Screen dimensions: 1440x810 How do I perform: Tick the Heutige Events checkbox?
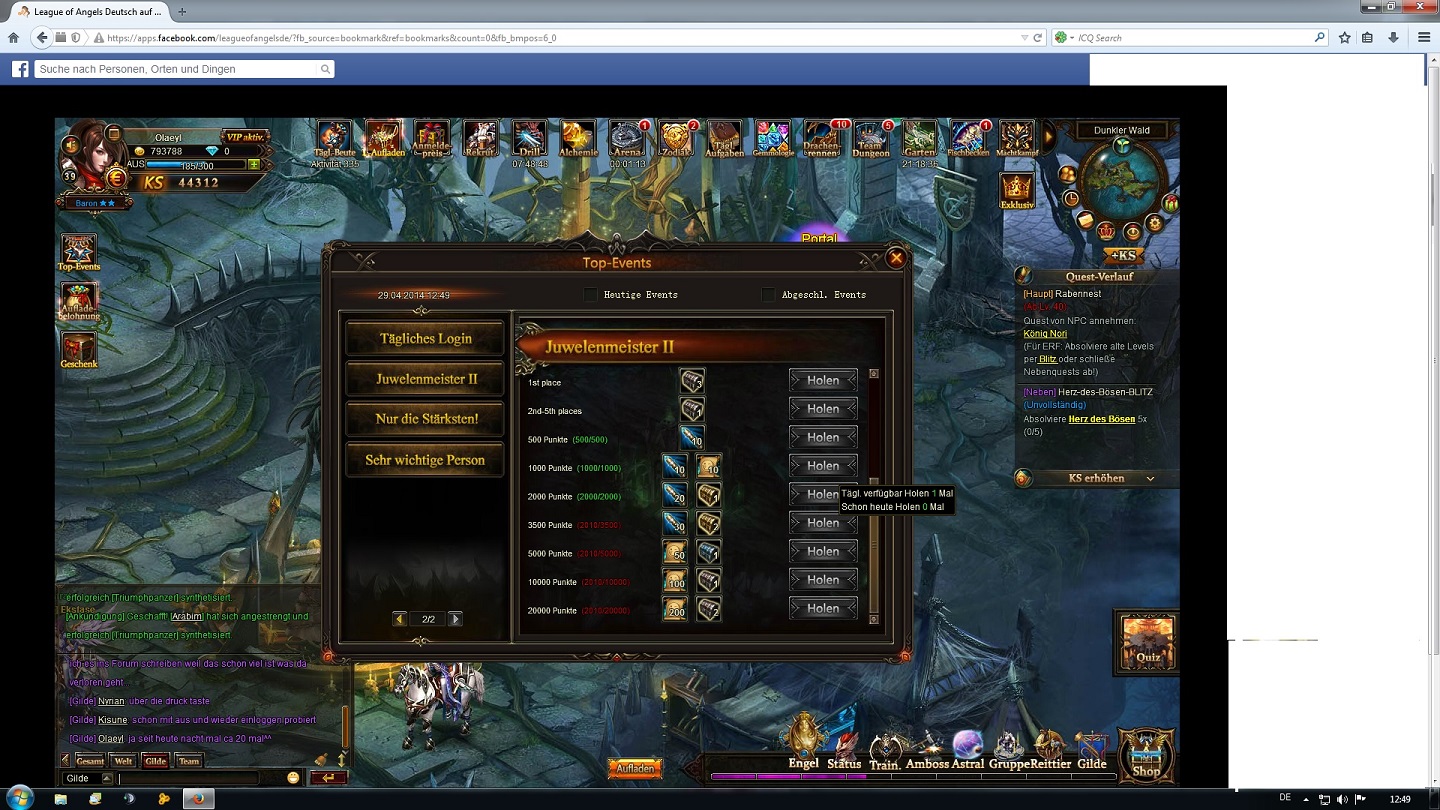[590, 294]
